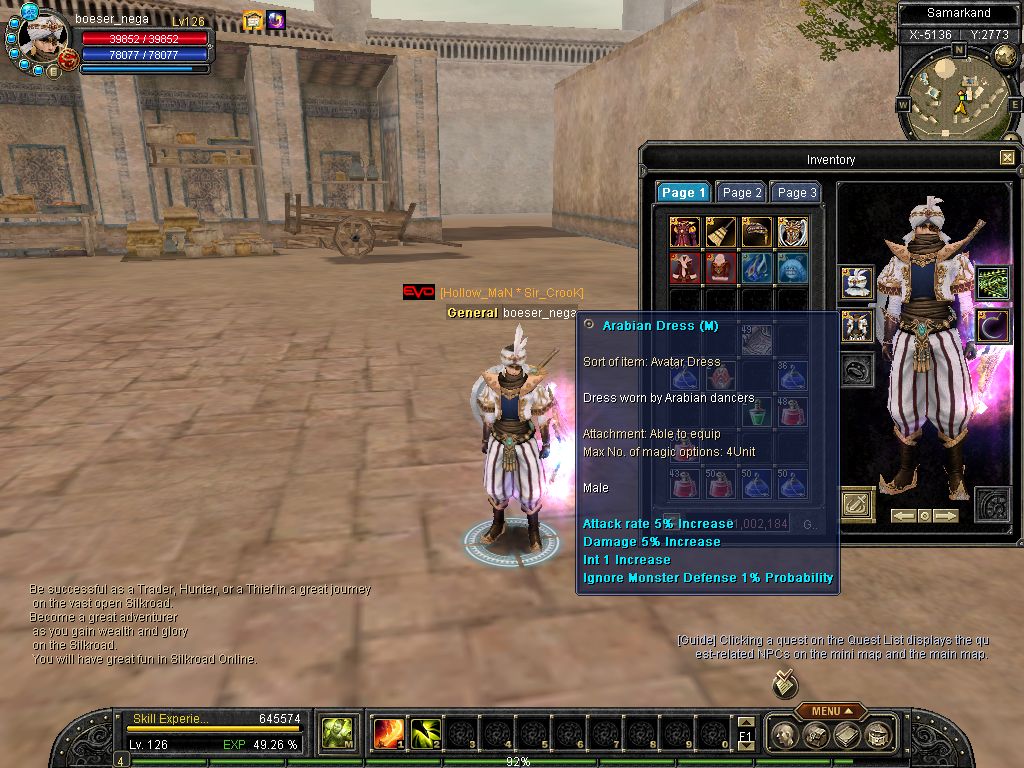Click the equipped white turban hat slot

point(857,283)
